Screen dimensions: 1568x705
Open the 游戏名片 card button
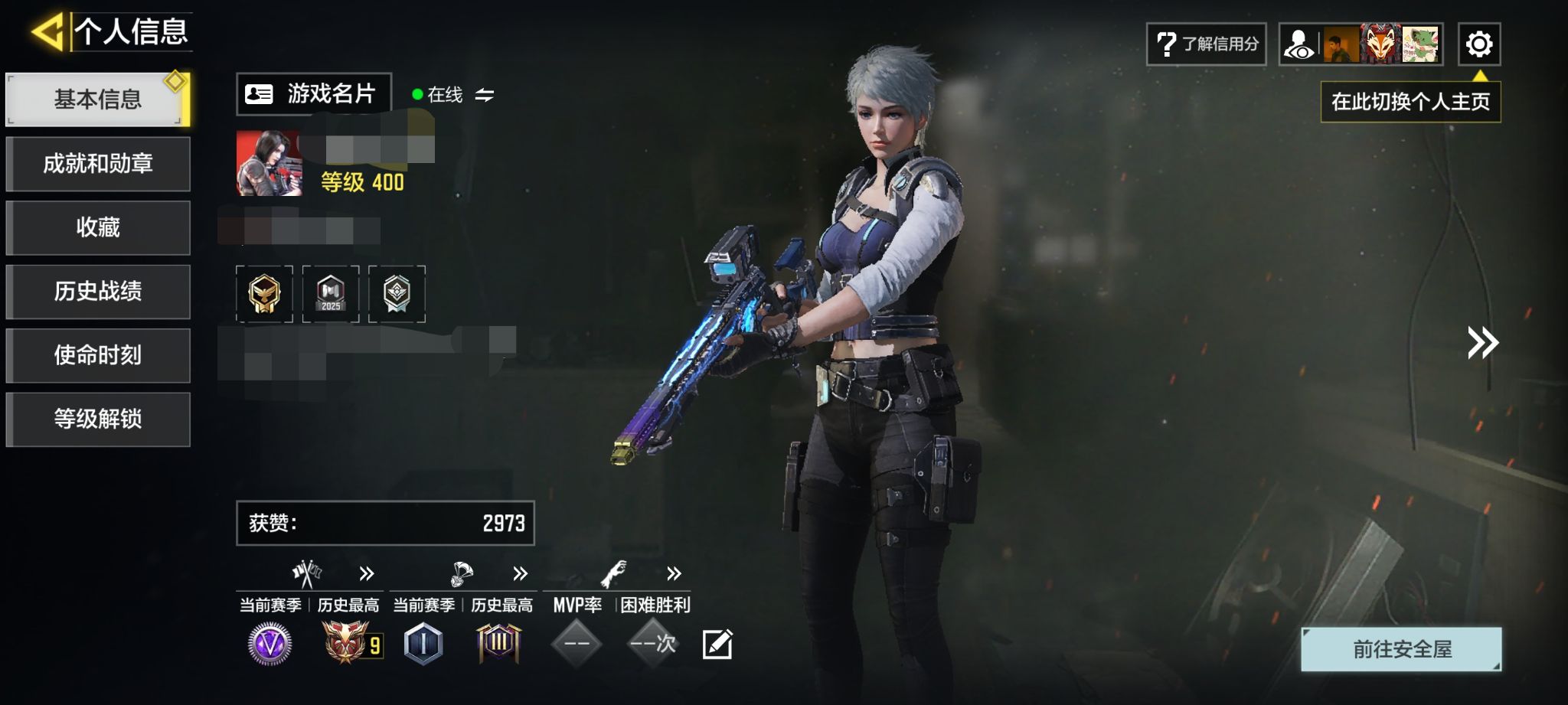pyautogui.click(x=313, y=94)
